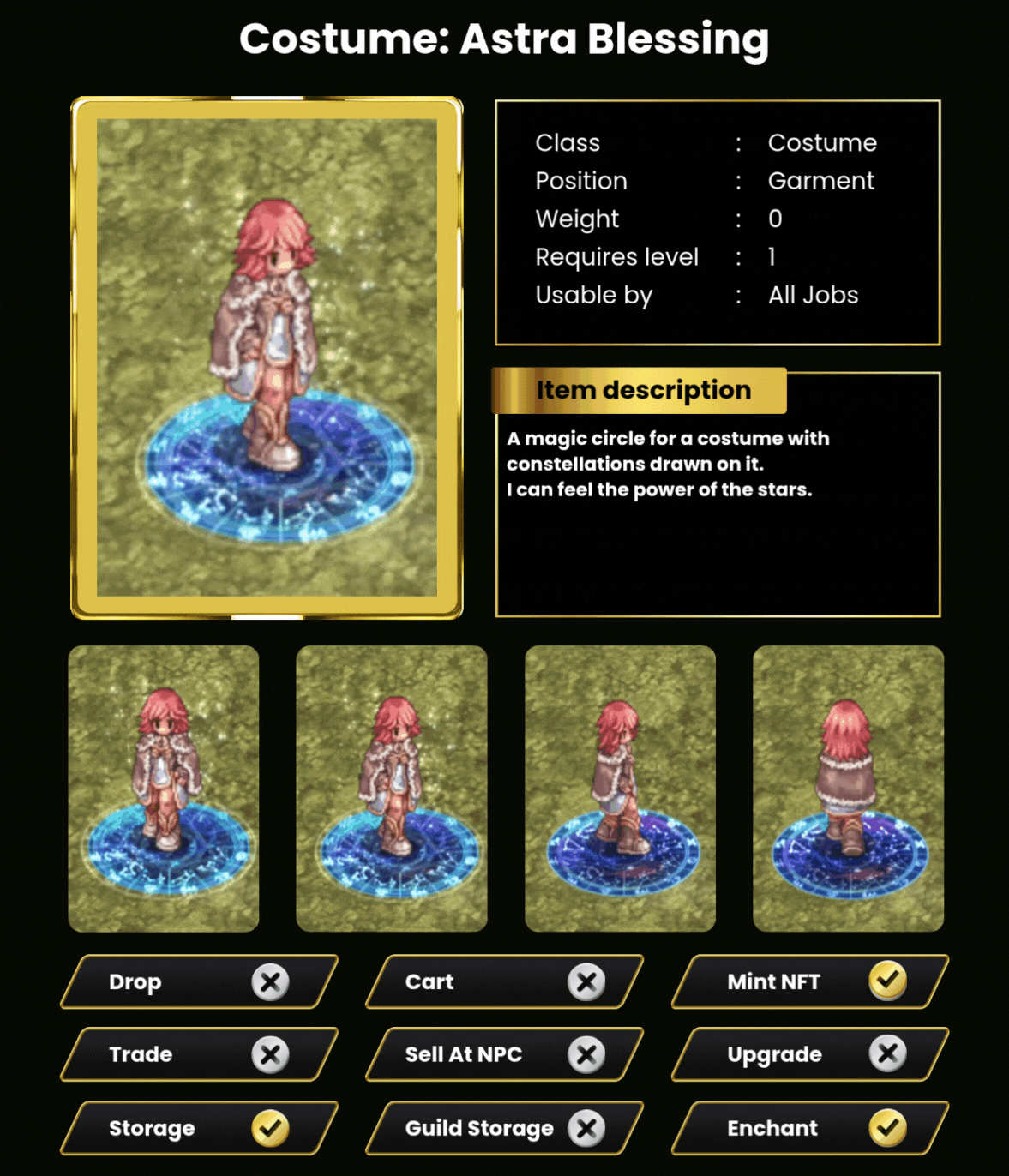Click the Upgrade badge
Image resolution: width=1009 pixels, height=1176 pixels.
[810, 1054]
